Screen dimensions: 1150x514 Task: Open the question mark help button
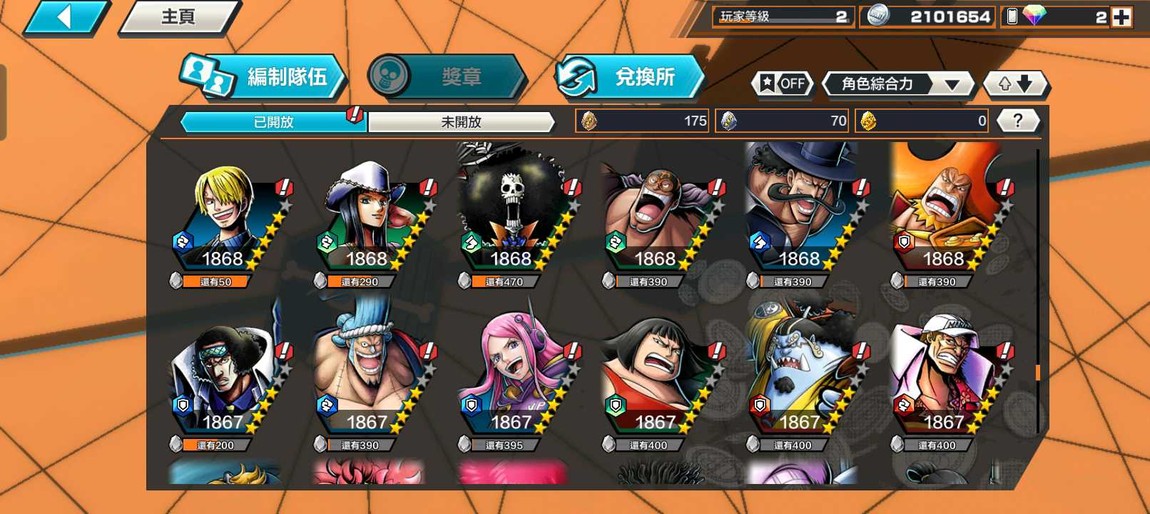tap(1018, 121)
